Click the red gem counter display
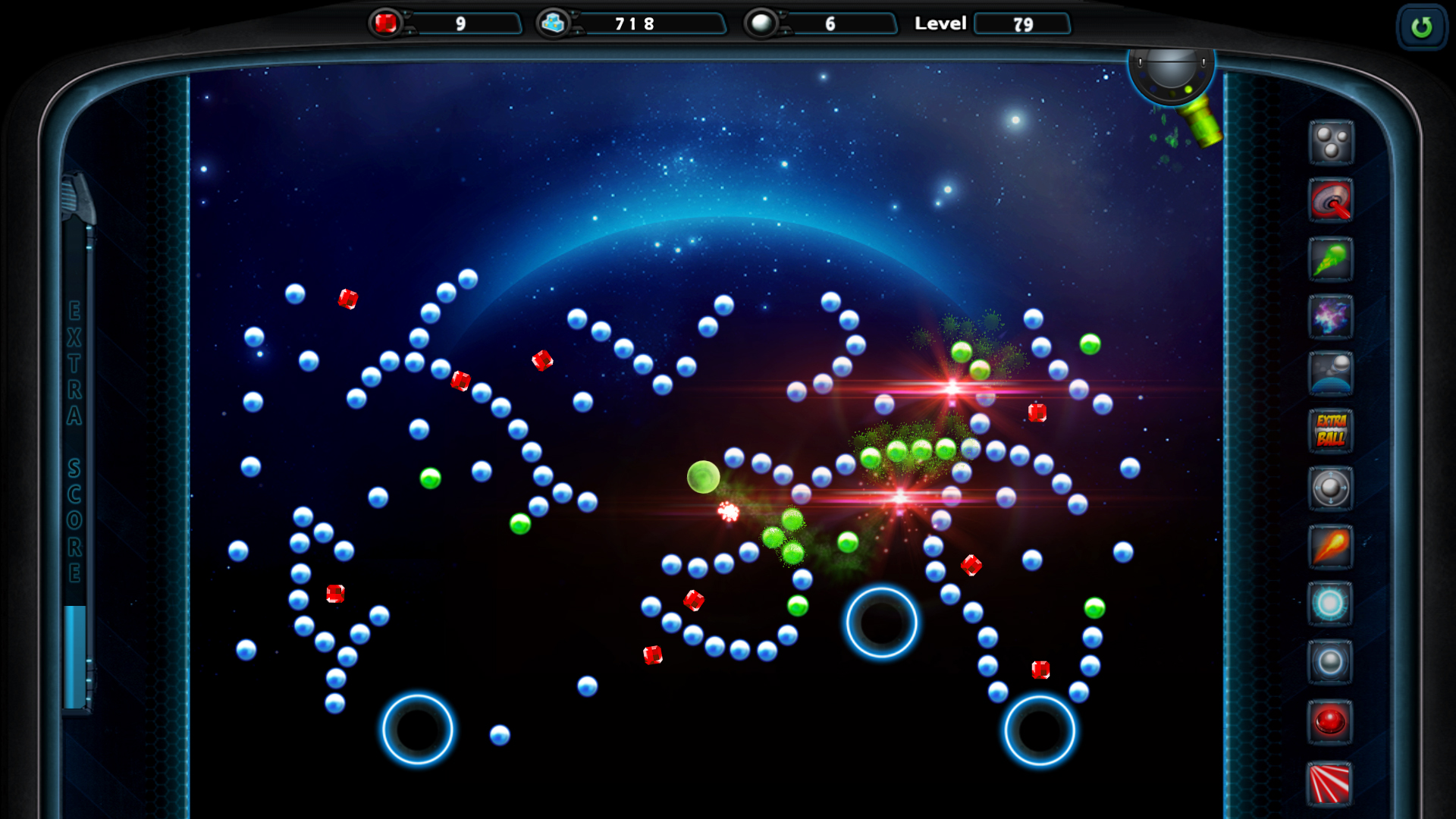This screenshot has width=1456, height=819. pyautogui.click(x=447, y=24)
